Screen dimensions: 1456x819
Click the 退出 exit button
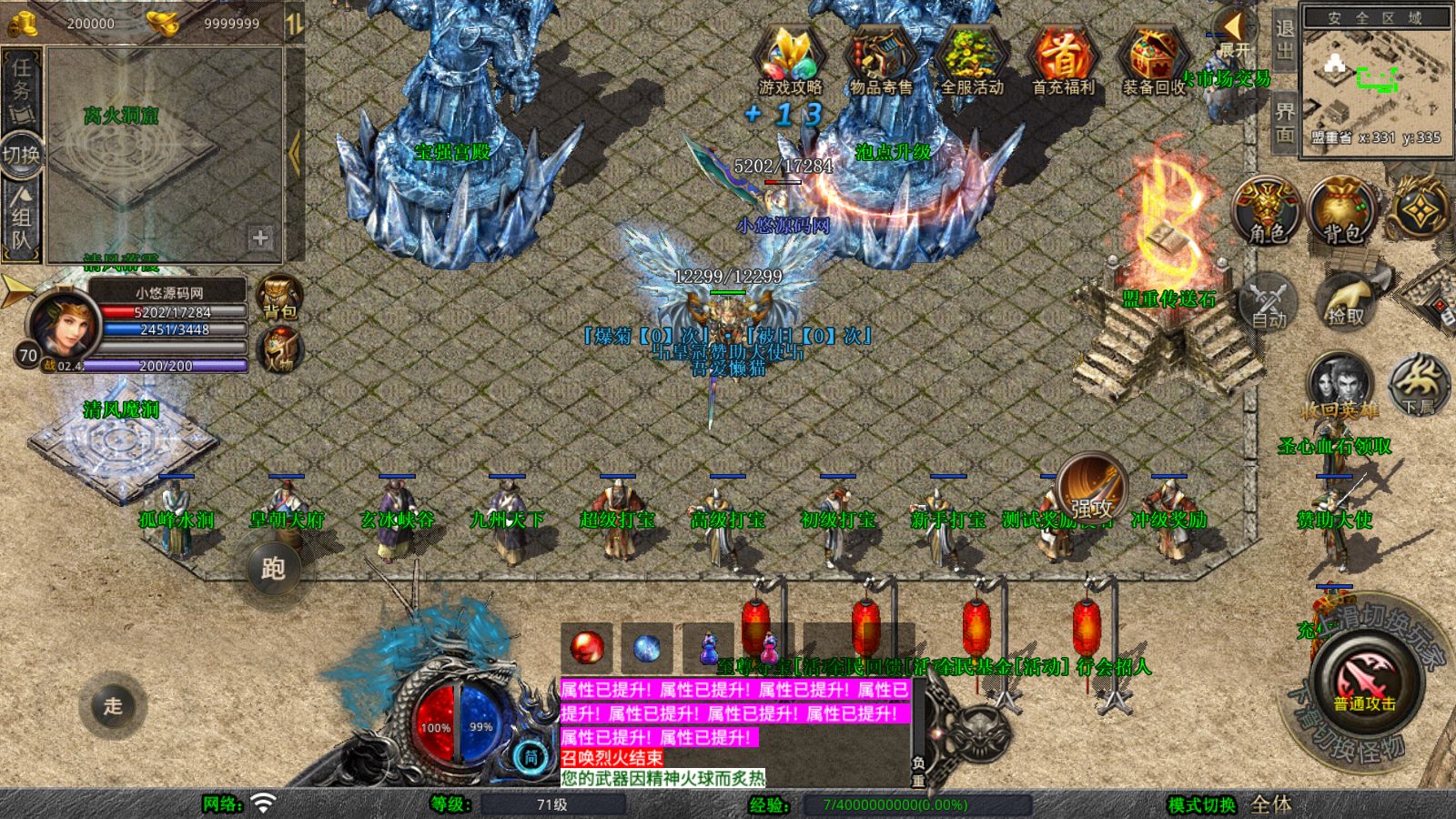pos(1284,40)
